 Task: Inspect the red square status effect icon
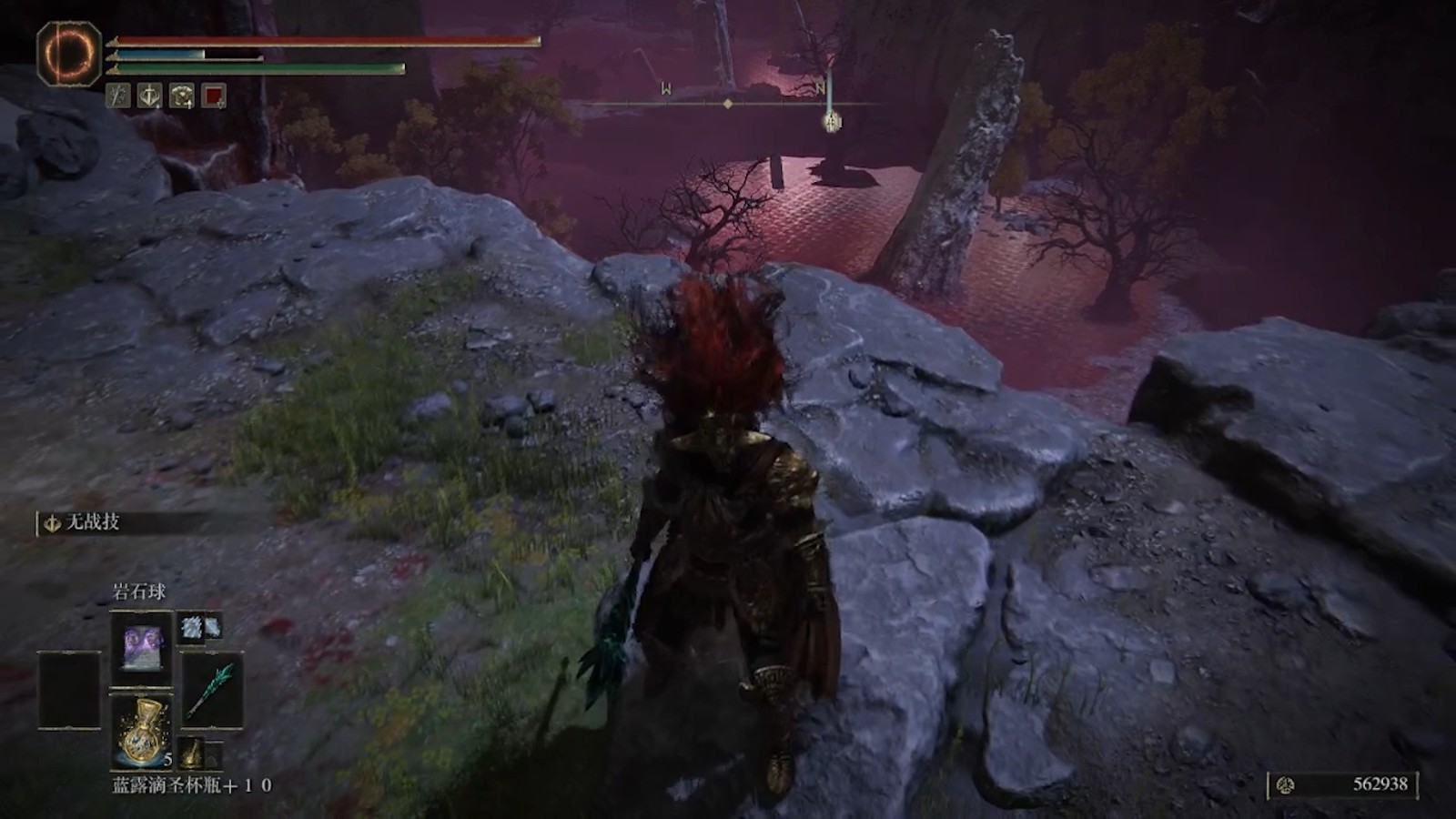click(214, 96)
